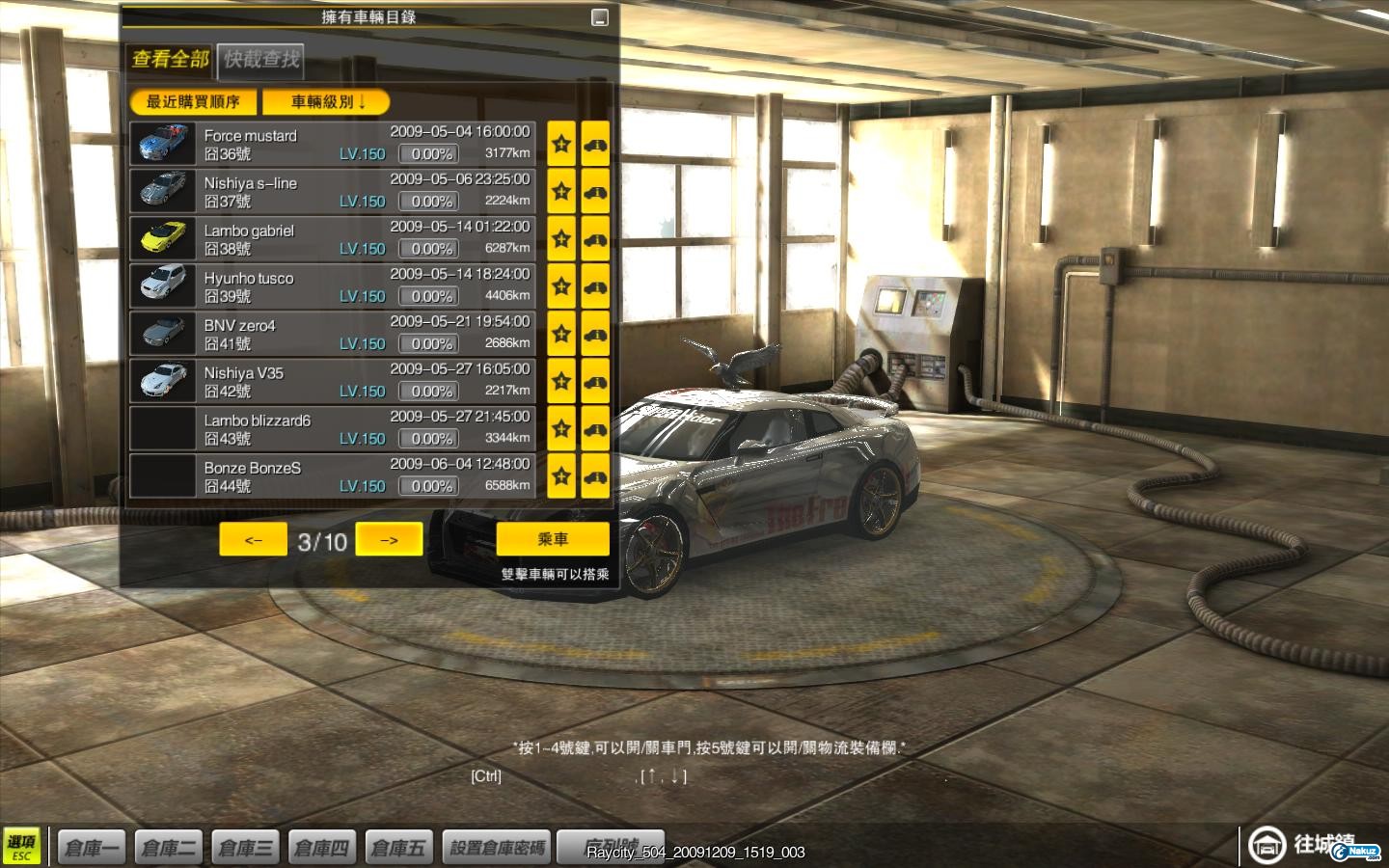Image resolution: width=1389 pixels, height=868 pixels.
Task: Click the 乘車 board vehicle button
Action: (x=553, y=539)
